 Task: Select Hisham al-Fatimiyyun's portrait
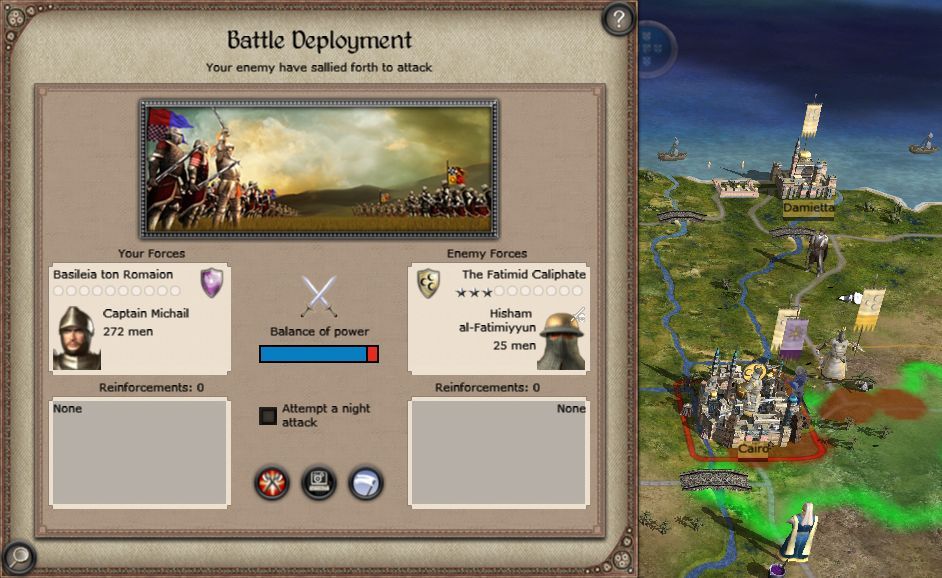click(561, 342)
